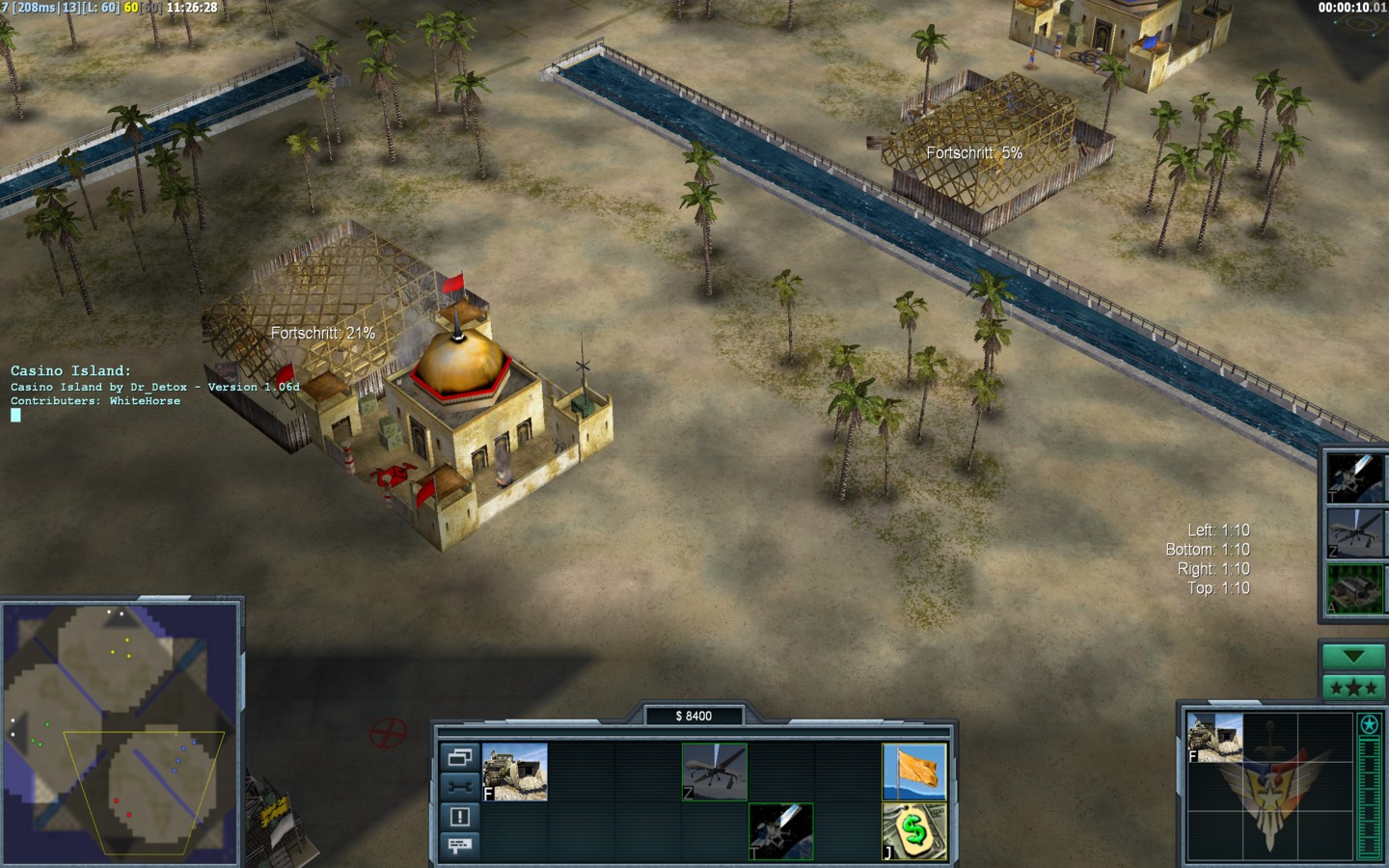Use the green dollar sell button
1389x868 pixels.
click(914, 831)
